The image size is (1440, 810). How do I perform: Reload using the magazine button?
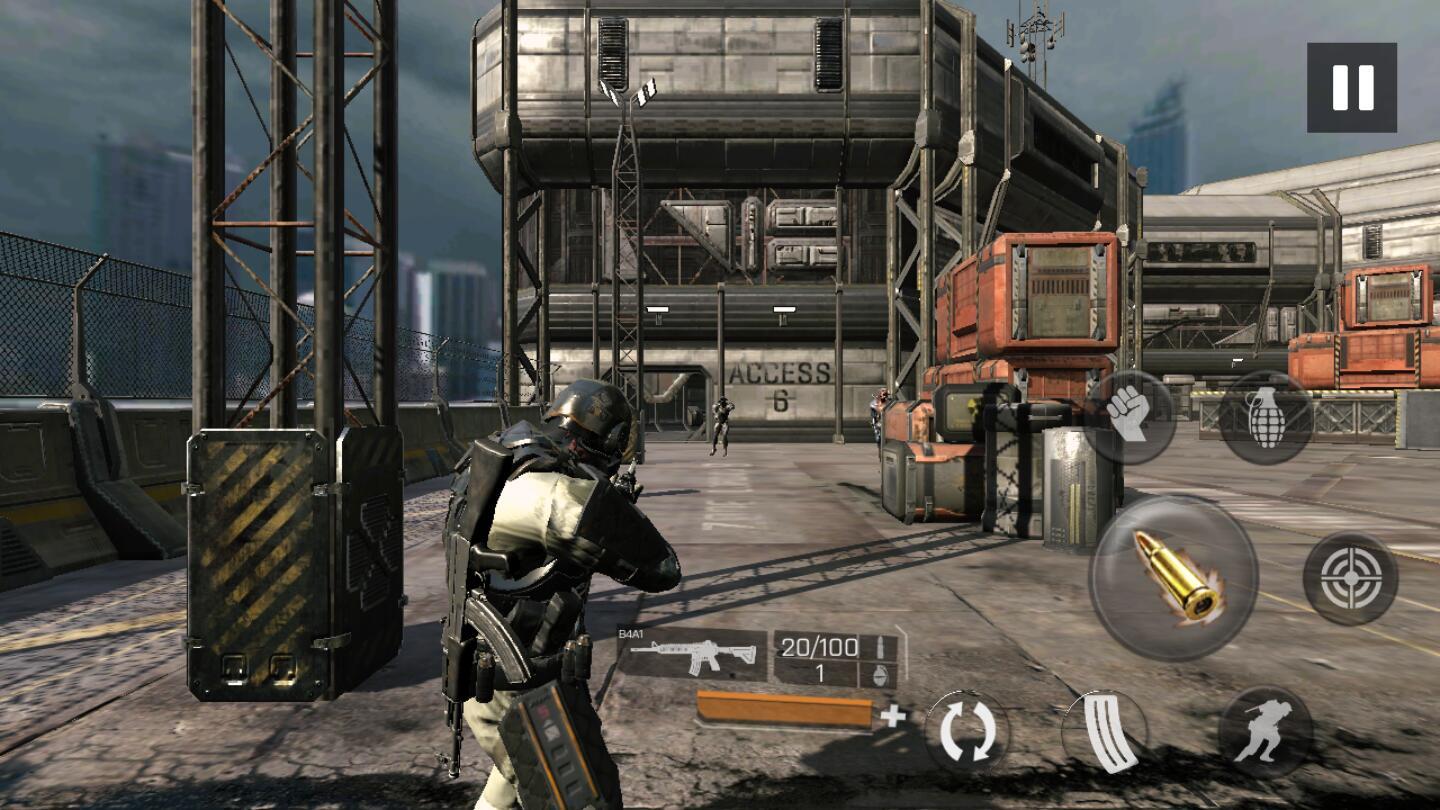pos(1105,732)
